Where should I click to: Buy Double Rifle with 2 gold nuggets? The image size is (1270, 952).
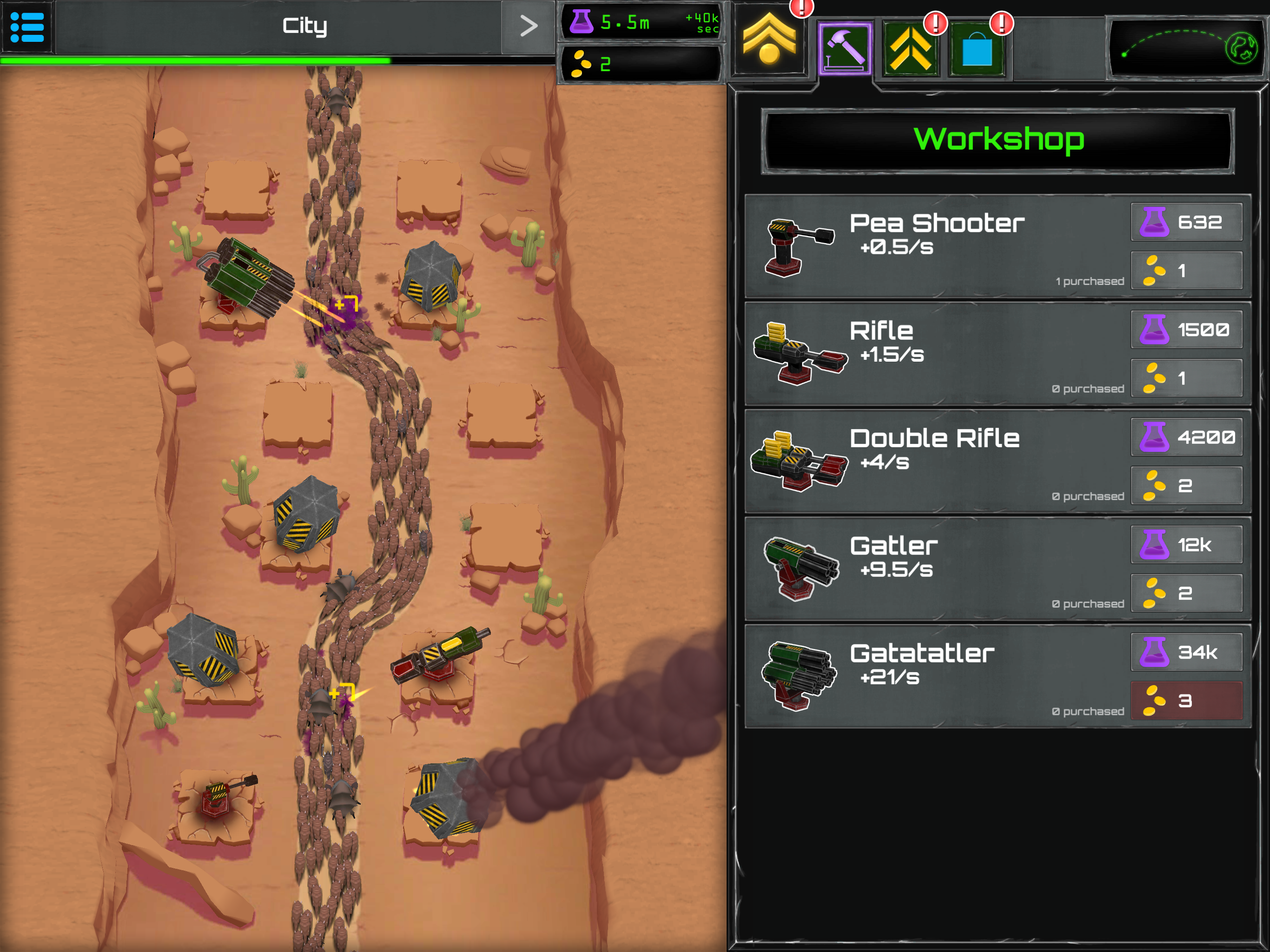[x=1186, y=486]
